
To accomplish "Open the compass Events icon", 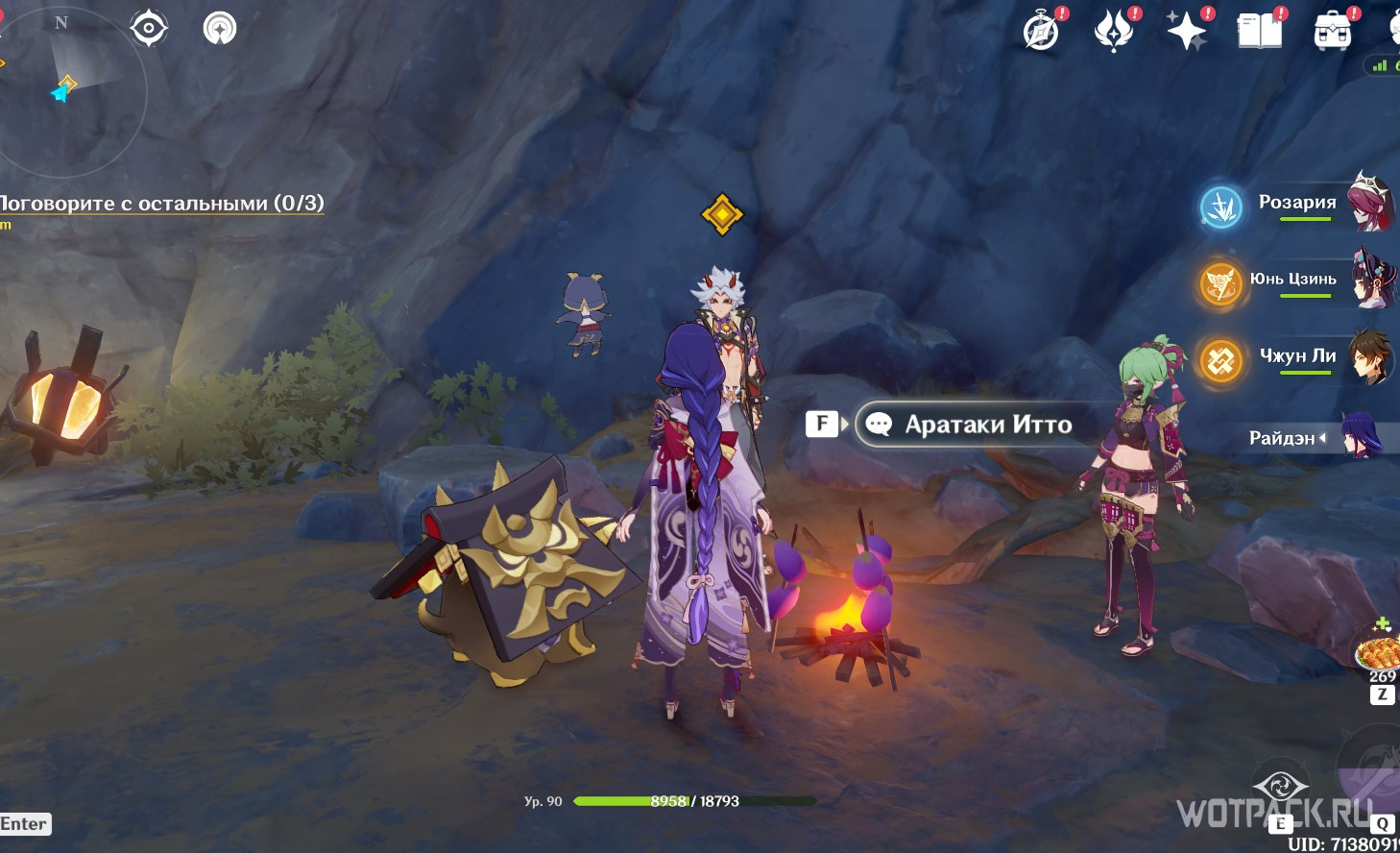I will (1042, 32).
